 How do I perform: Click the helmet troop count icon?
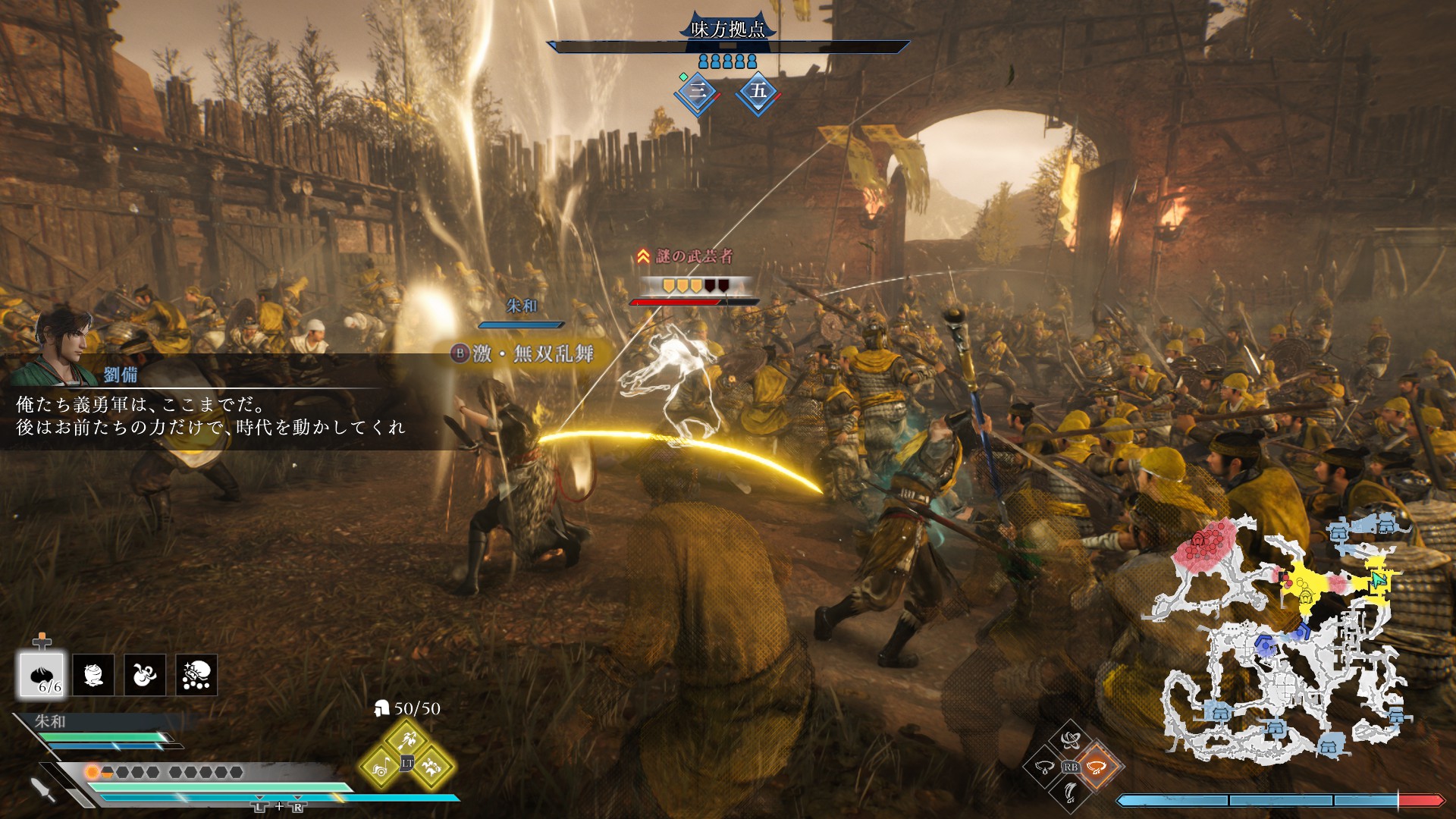coord(381,708)
